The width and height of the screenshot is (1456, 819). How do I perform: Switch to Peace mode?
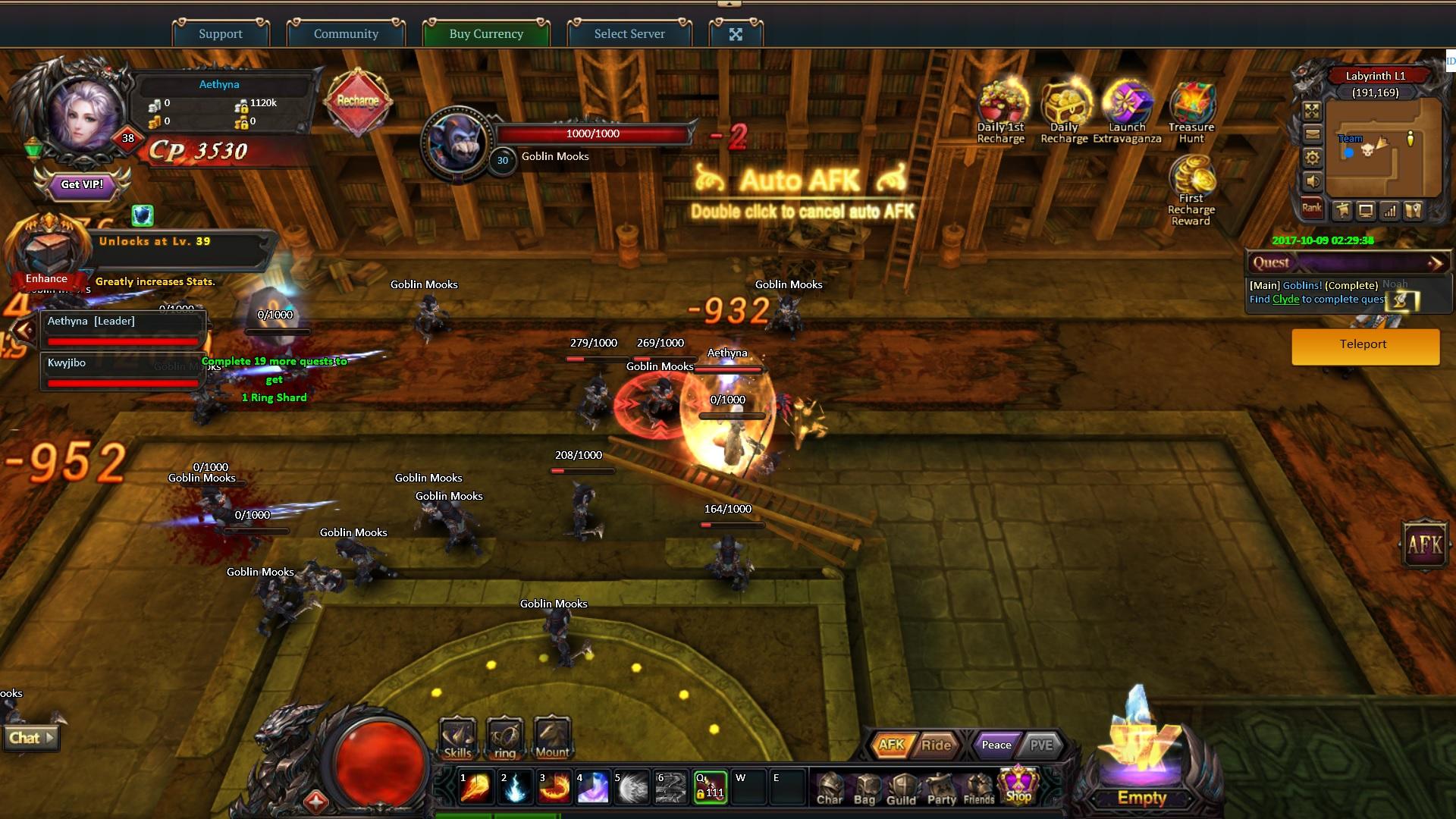click(x=996, y=745)
